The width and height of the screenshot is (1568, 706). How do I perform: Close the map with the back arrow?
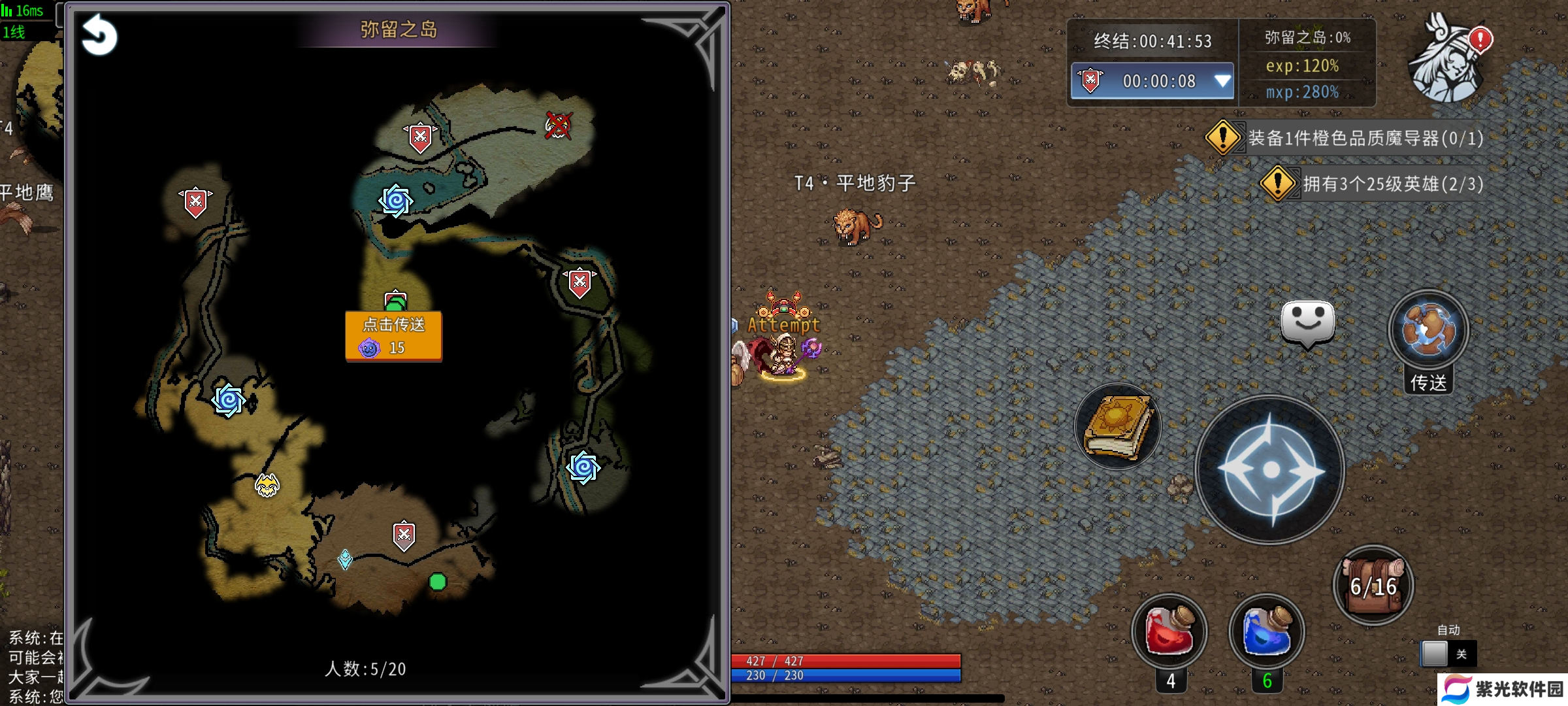click(99, 35)
